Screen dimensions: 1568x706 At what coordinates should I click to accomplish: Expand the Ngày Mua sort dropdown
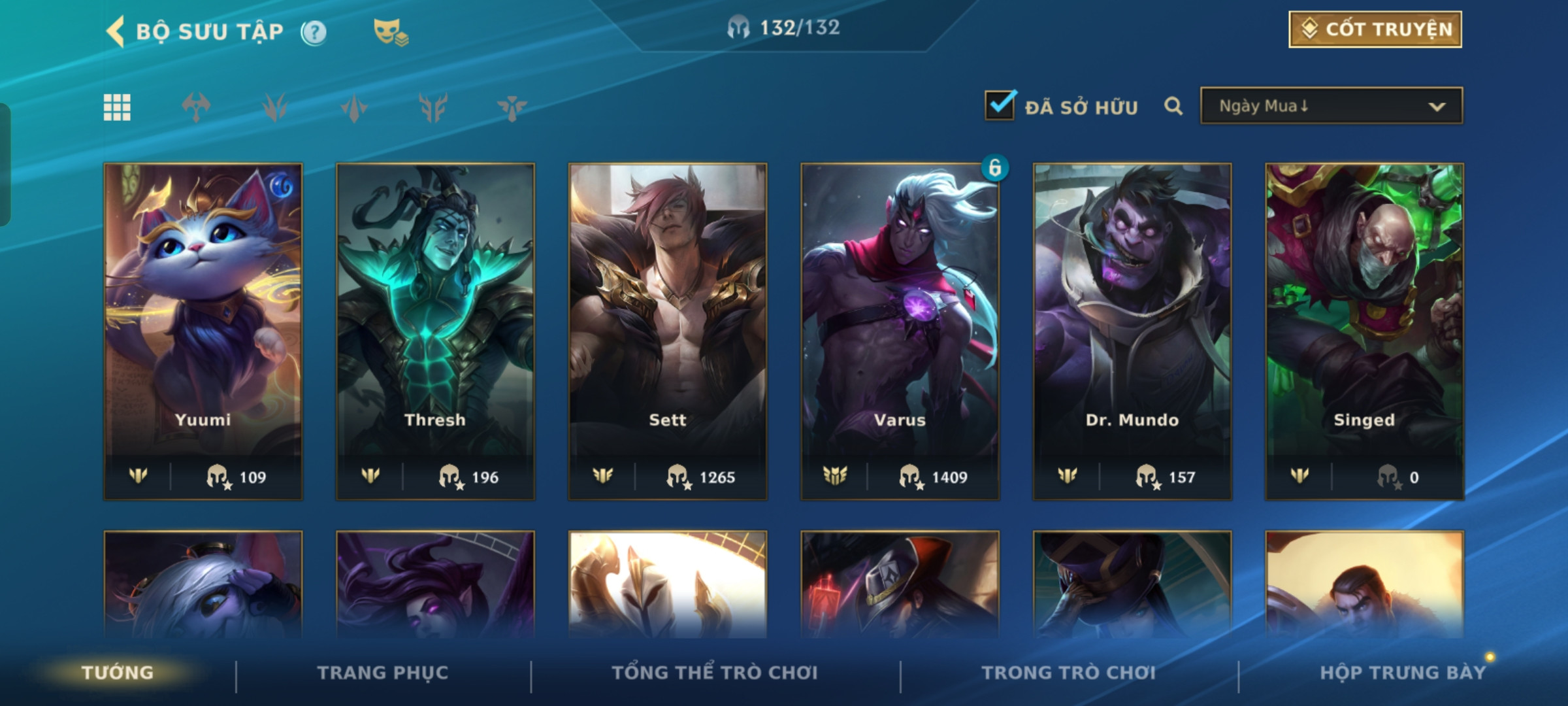(x=1331, y=106)
